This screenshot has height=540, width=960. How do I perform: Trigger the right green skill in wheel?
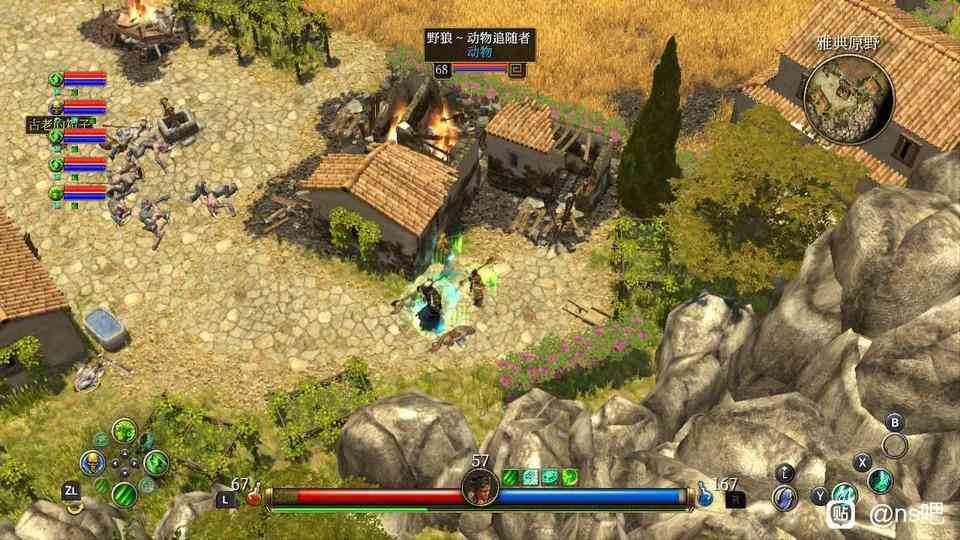156,462
